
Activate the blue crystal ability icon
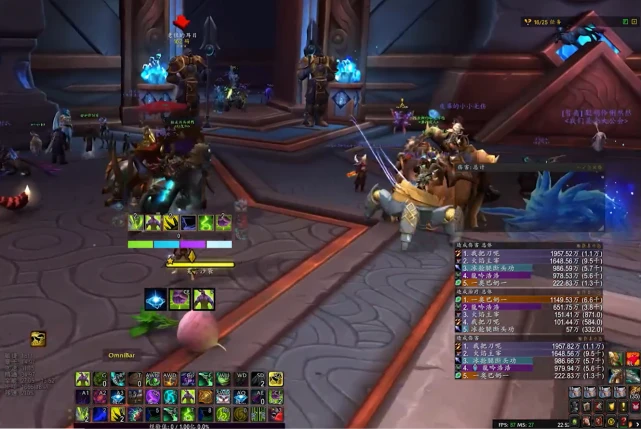155,298
